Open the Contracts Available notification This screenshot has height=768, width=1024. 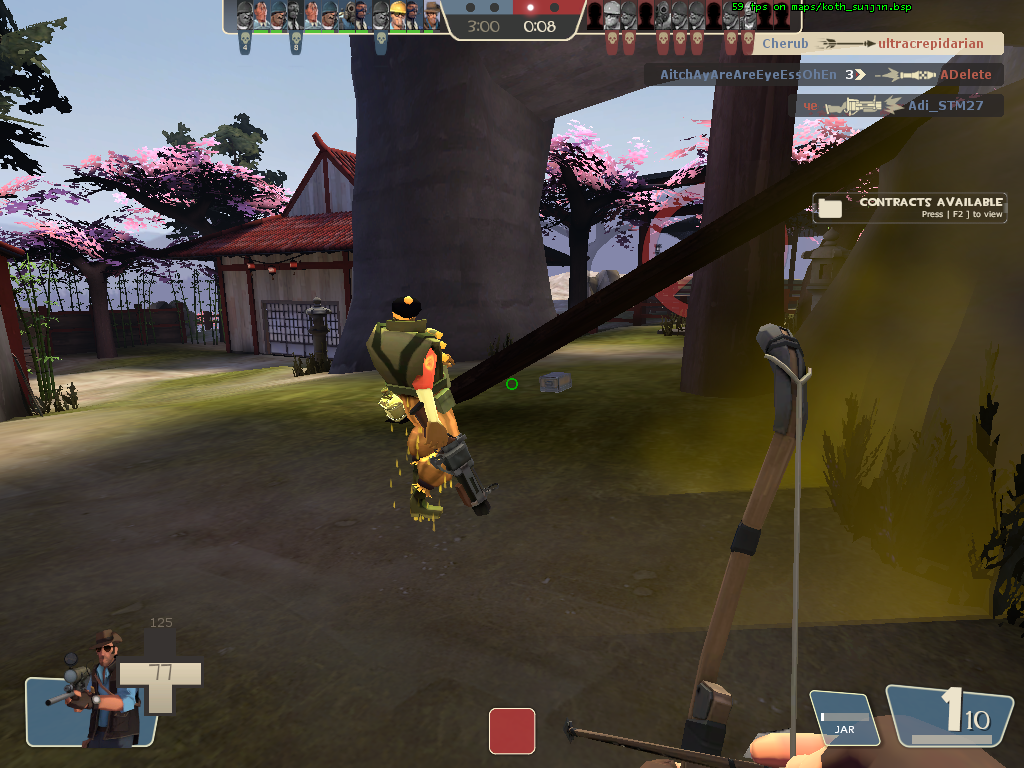pyautogui.click(x=908, y=207)
